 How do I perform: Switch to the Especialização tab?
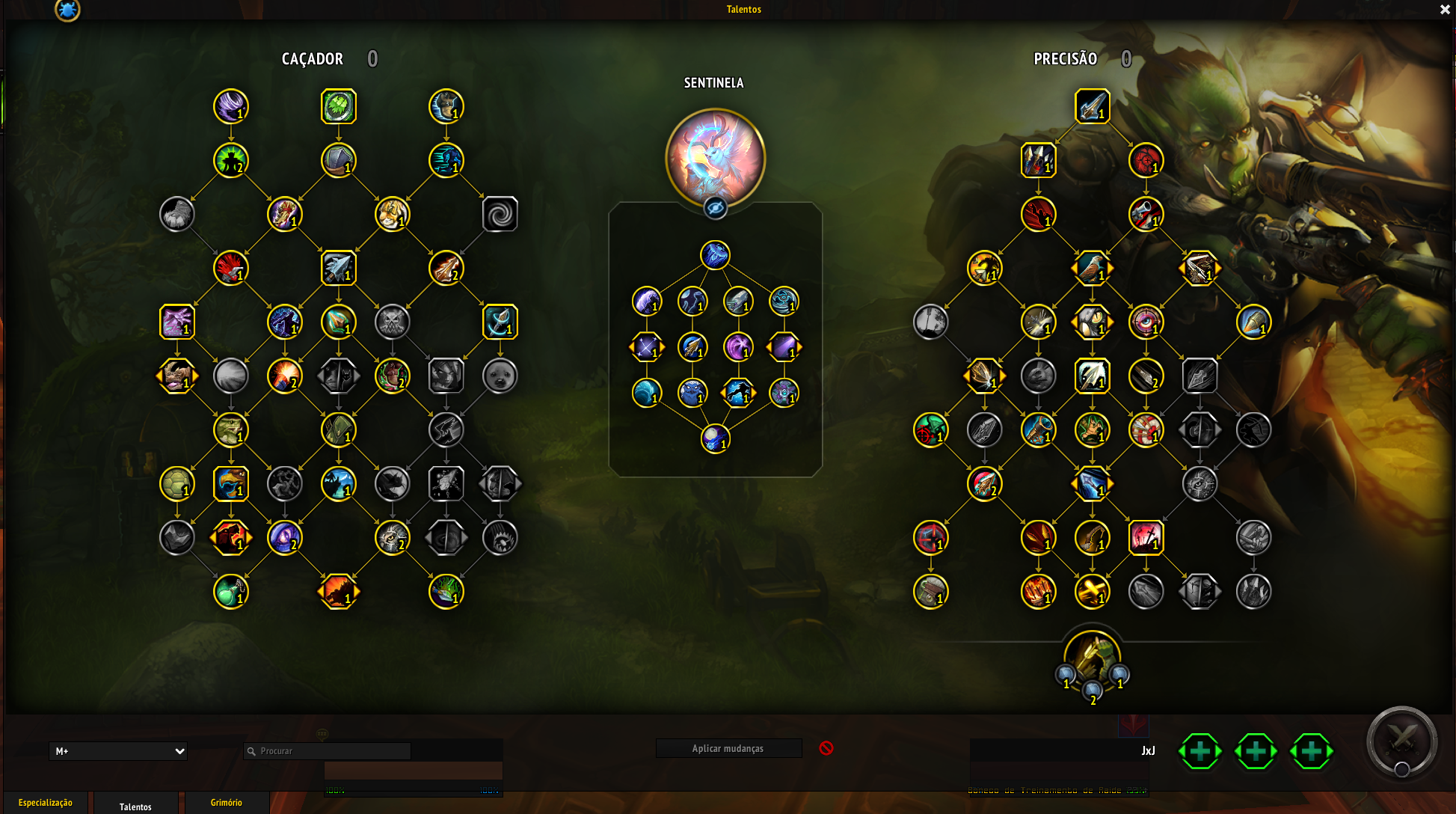point(46,803)
